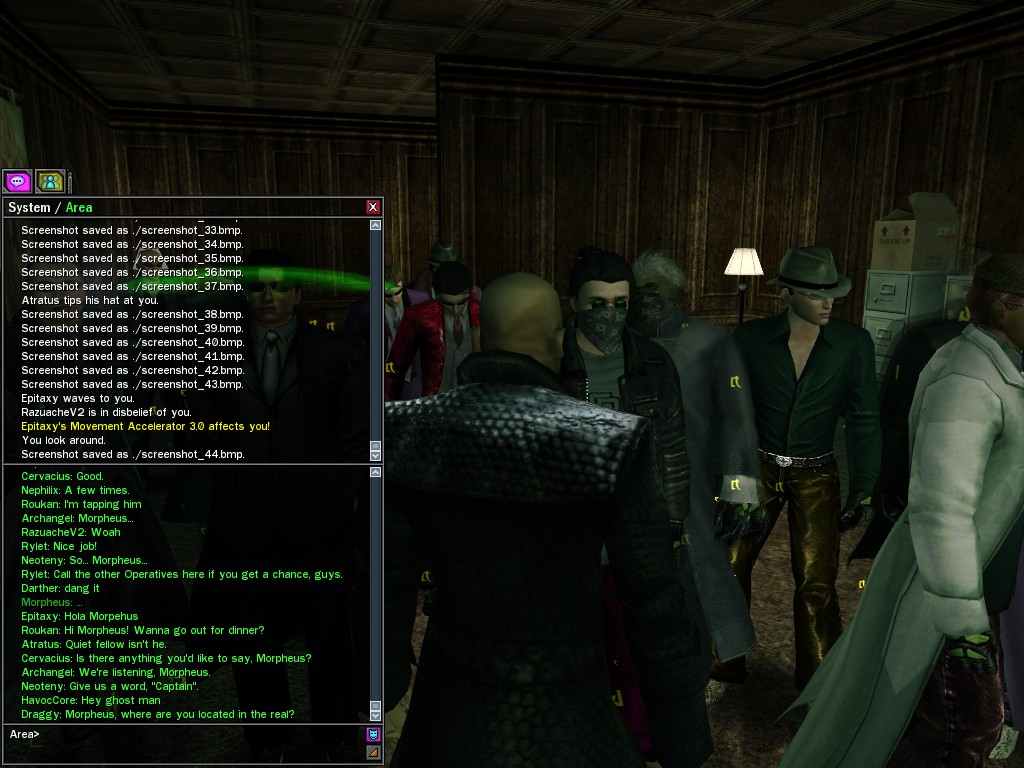This screenshot has height=768, width=1024.
Task: Click the up arrow of the Area chat scrollbar
Action: pos(376,472)
